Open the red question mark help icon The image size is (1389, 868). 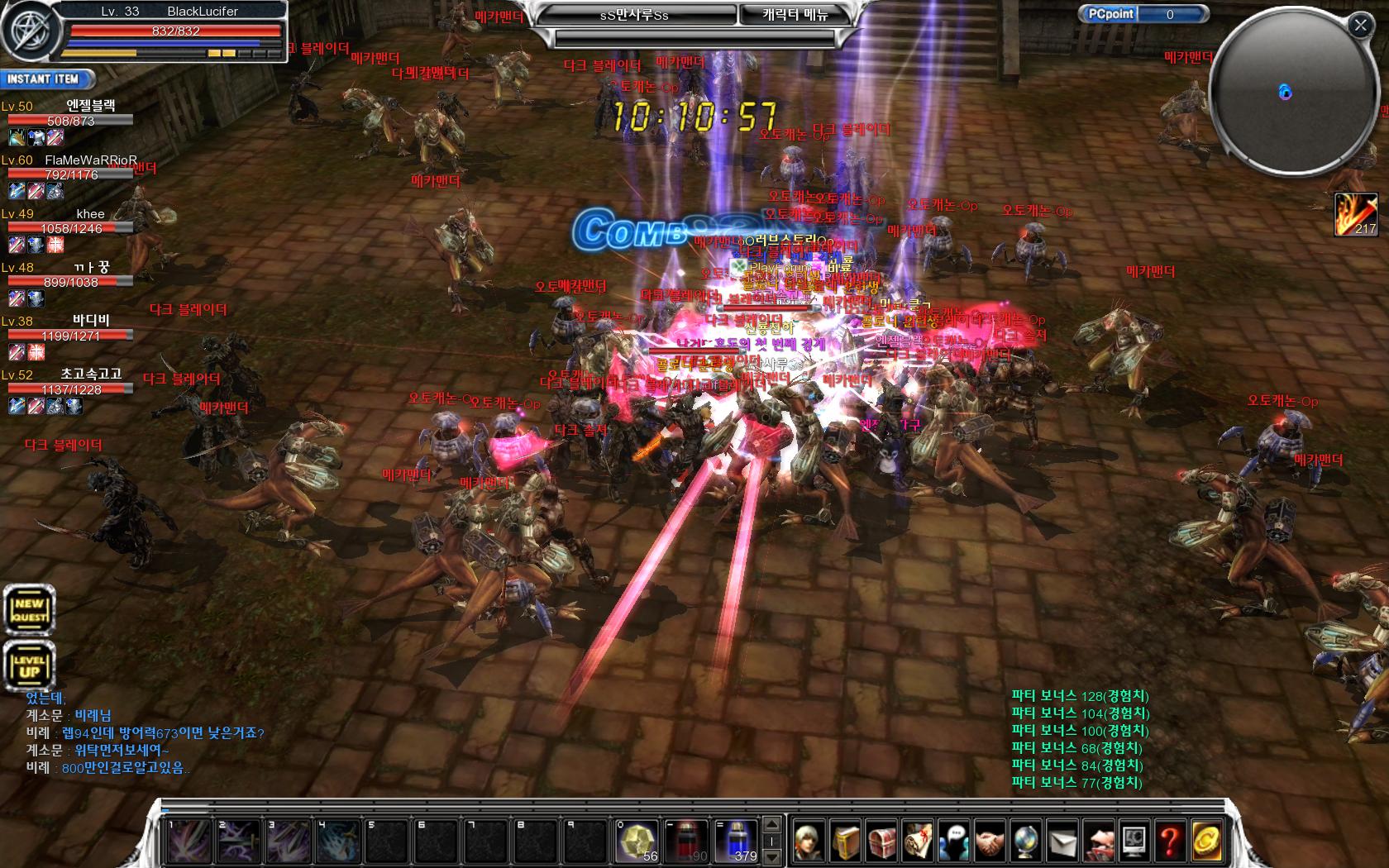pos(1169,842)
